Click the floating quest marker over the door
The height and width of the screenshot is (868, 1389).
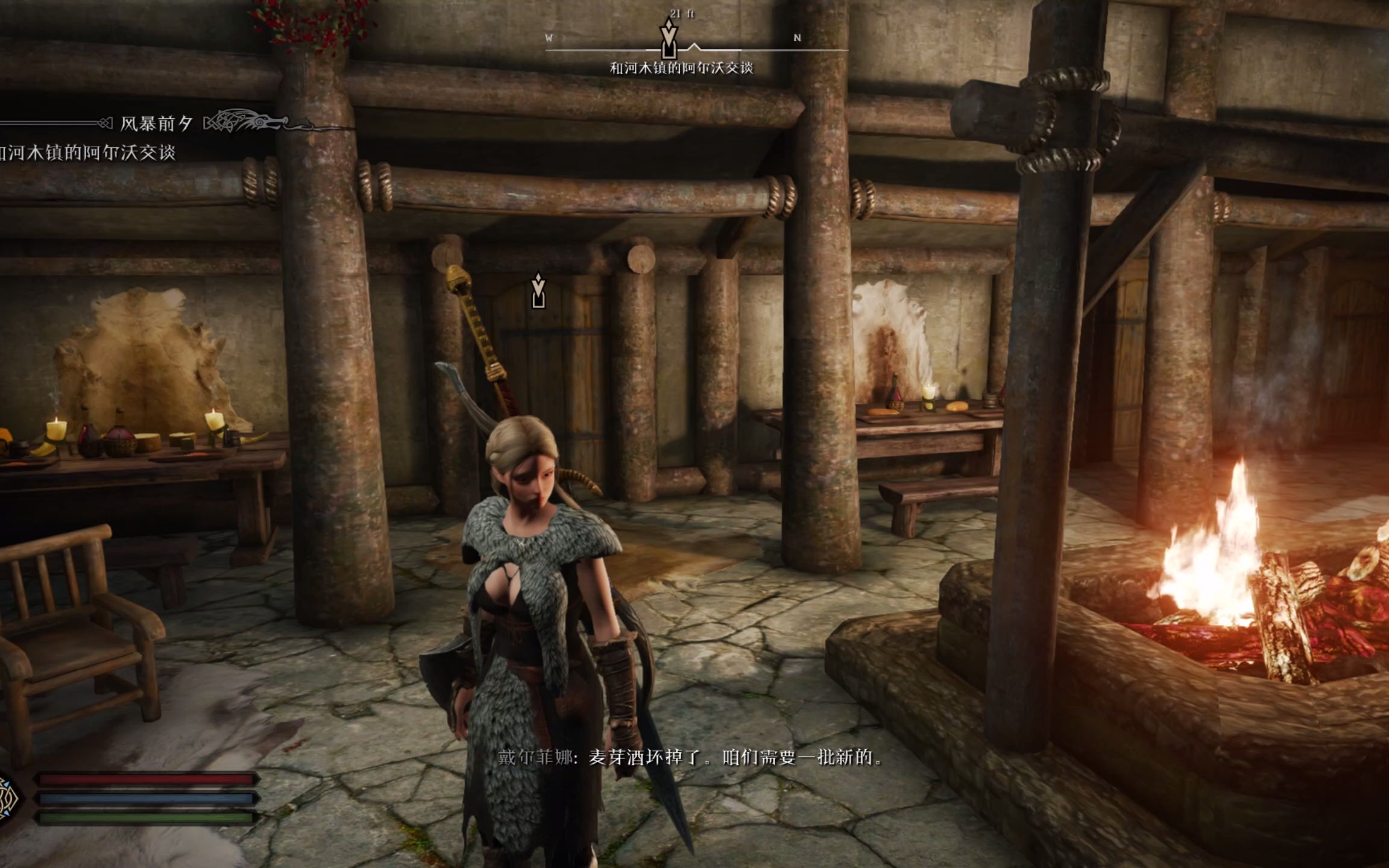538,291
